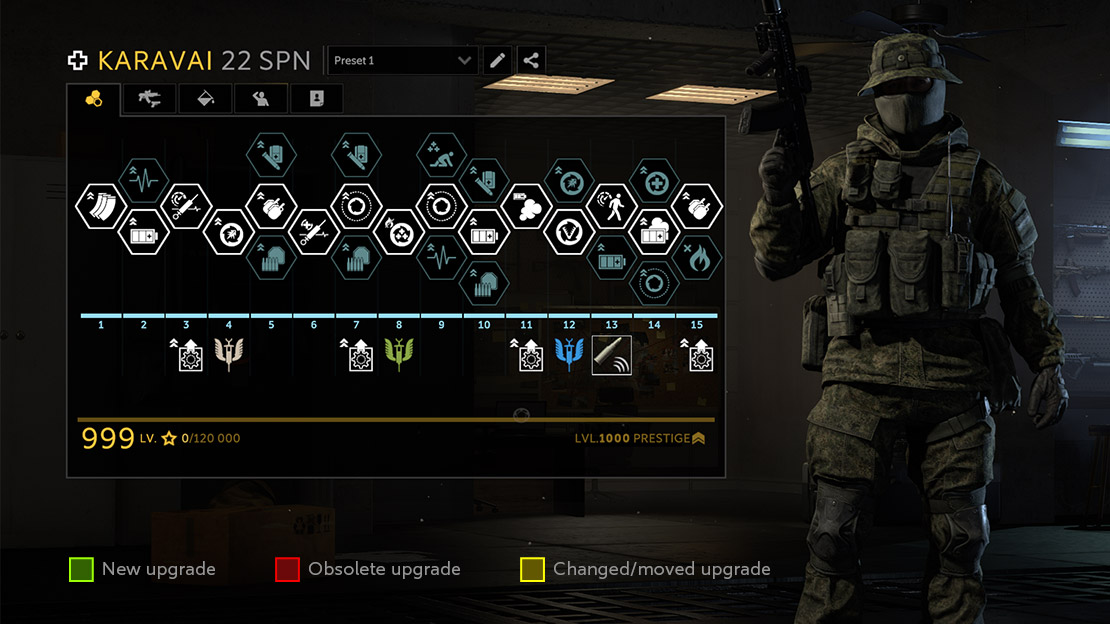1110x624 pixels.
Task: Choose the crawling soldier skill hexagon
Action: coord(441,155)
